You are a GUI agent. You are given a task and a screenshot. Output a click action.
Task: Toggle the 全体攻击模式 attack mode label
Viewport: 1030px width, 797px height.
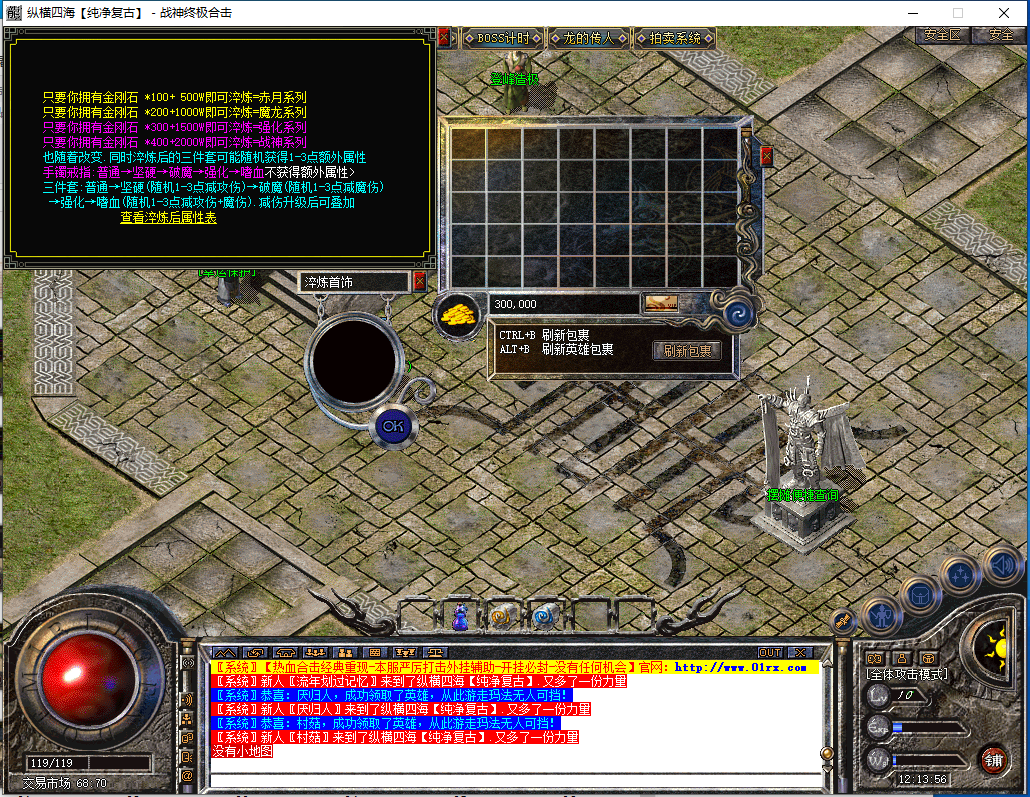pyautogui.click(x=906, y=675)
